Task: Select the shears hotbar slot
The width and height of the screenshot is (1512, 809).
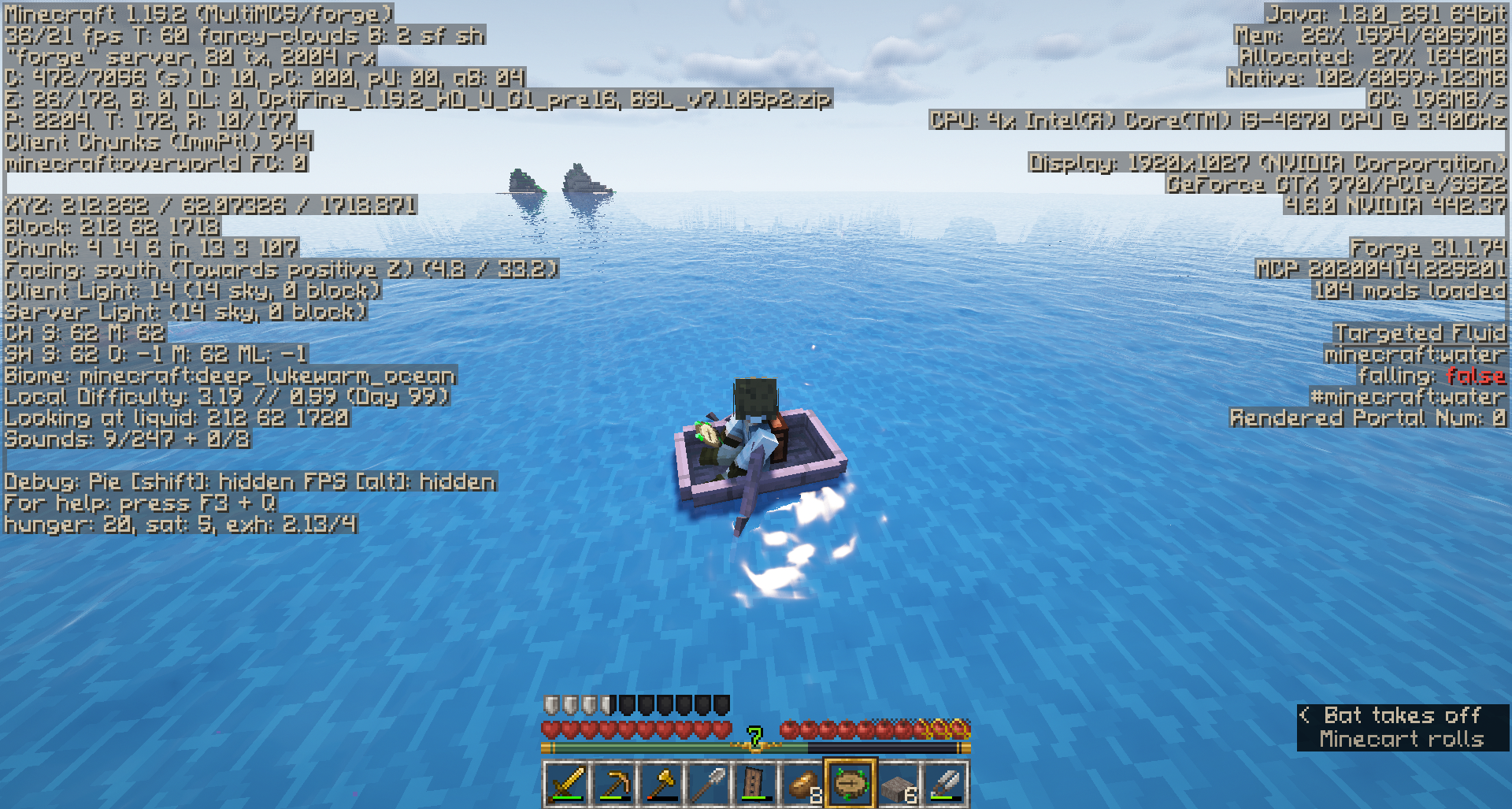Action: click(x=945, y=784)
